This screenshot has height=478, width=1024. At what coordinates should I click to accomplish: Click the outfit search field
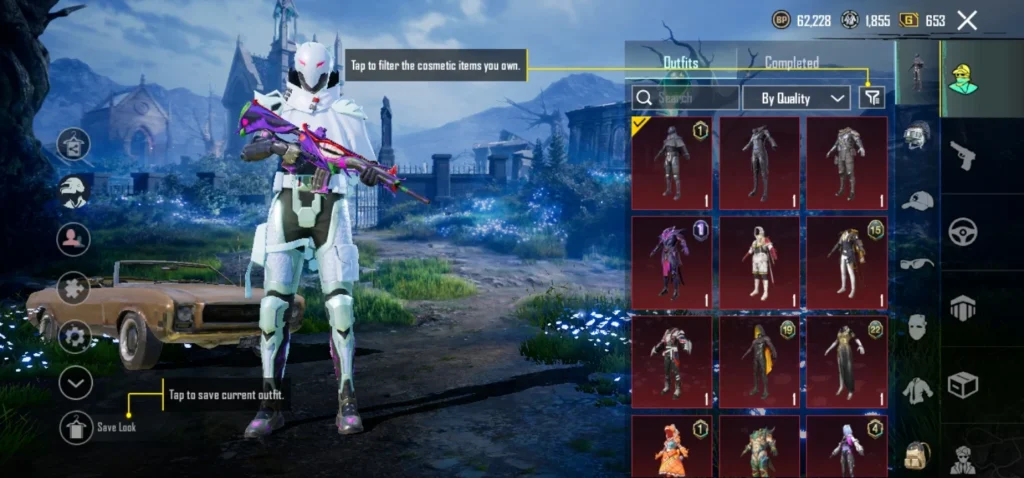tap(687, 97)
